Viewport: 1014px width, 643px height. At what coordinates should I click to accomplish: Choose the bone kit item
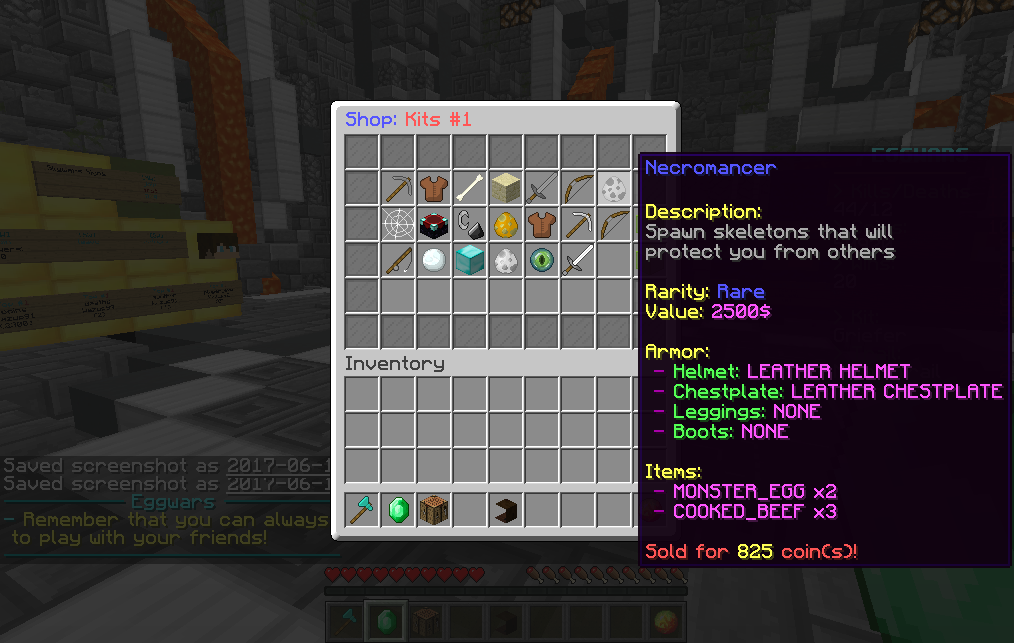[x=470, y=187]
